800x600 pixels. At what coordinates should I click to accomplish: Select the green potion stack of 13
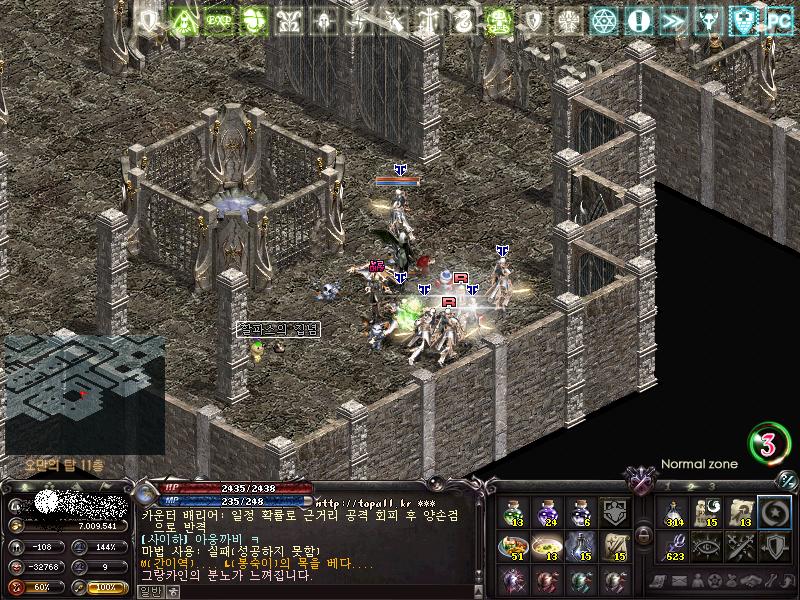coord(514,512)
